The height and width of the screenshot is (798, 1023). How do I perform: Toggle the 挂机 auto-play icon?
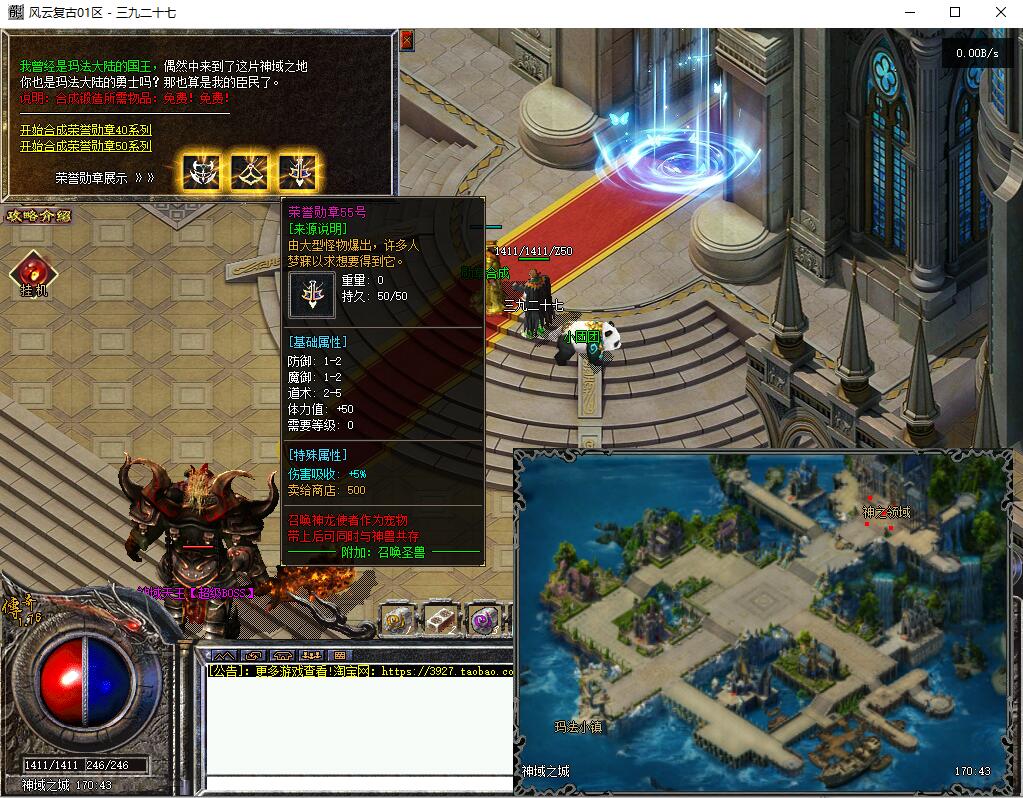[x=33, y=271]
